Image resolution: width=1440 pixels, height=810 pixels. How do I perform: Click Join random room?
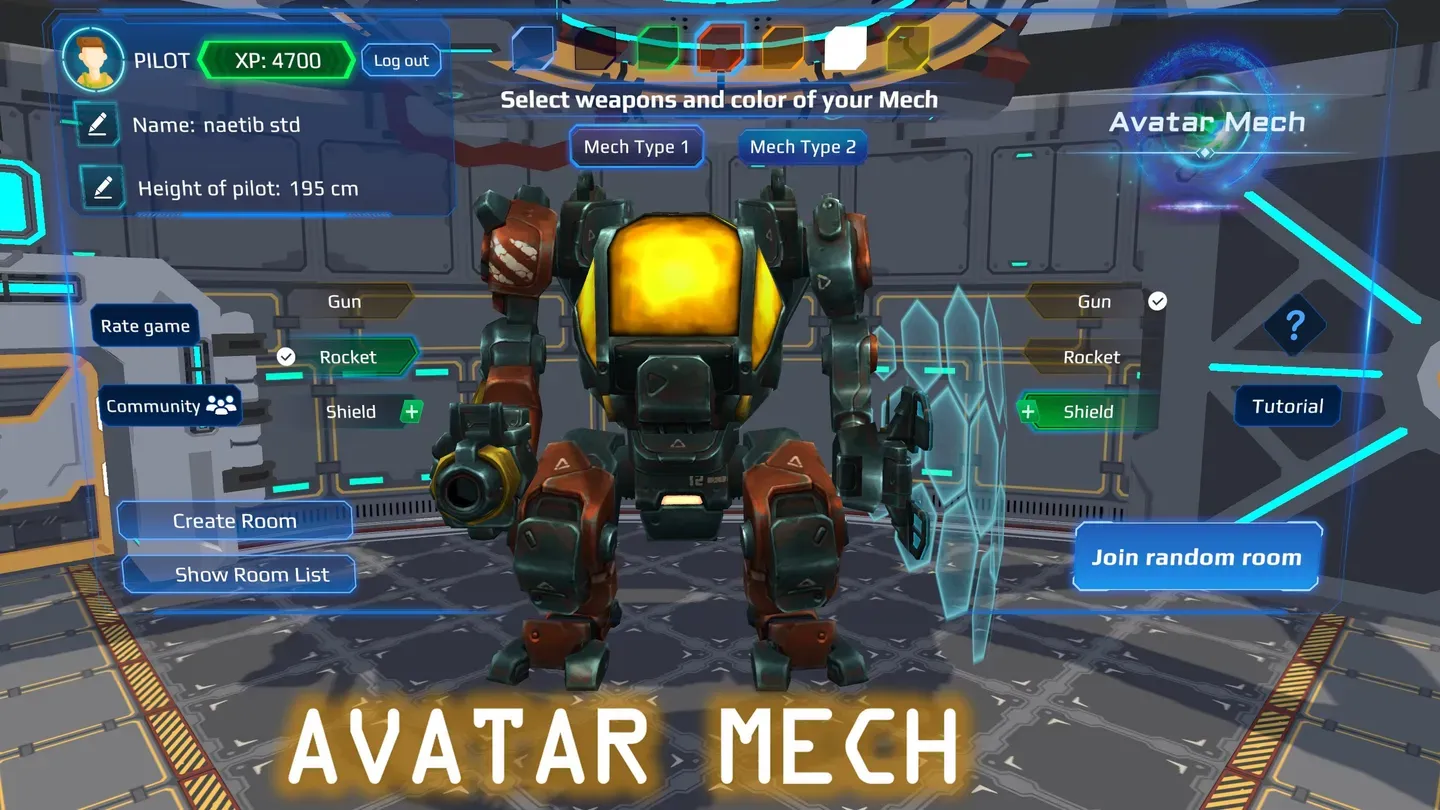[x=1197, y=557]
